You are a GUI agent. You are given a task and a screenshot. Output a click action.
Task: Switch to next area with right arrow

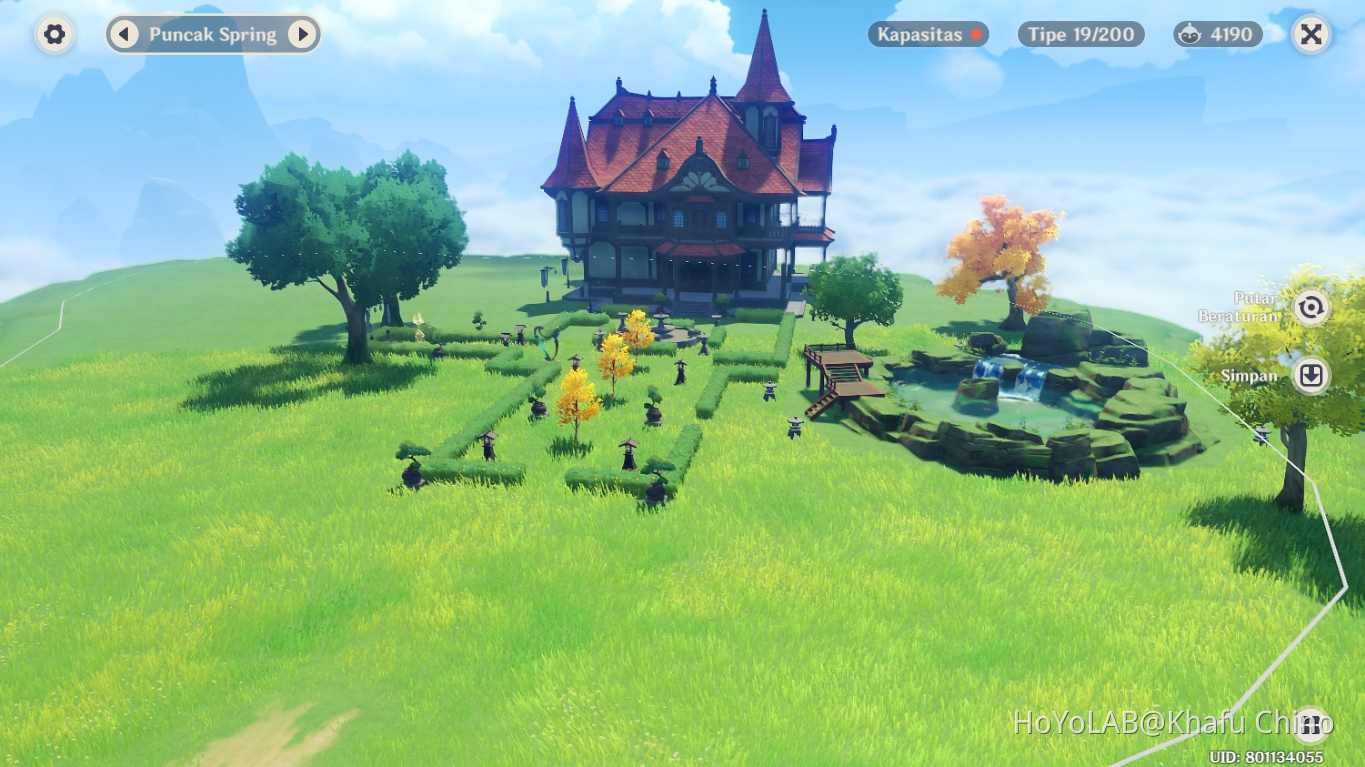(x=303, y=34)
